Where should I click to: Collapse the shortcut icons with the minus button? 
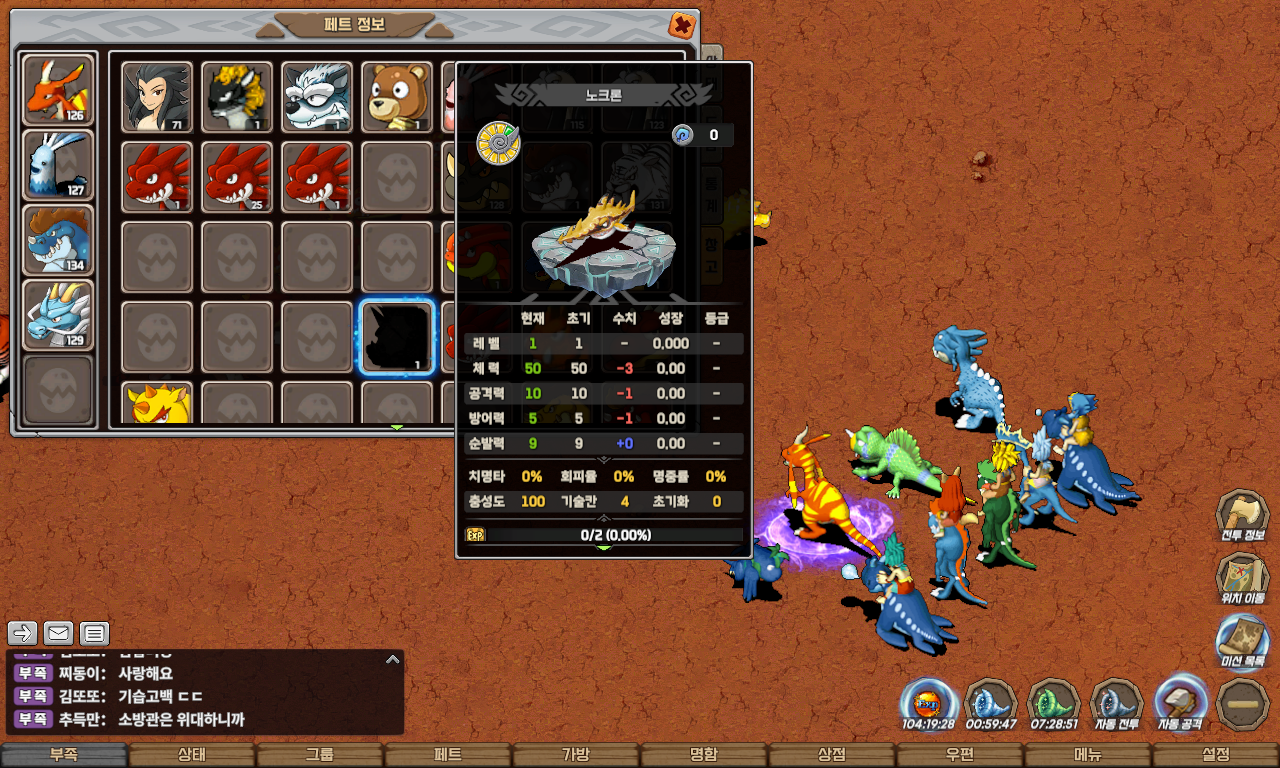pyautogui.click(x=1242, y=704)
